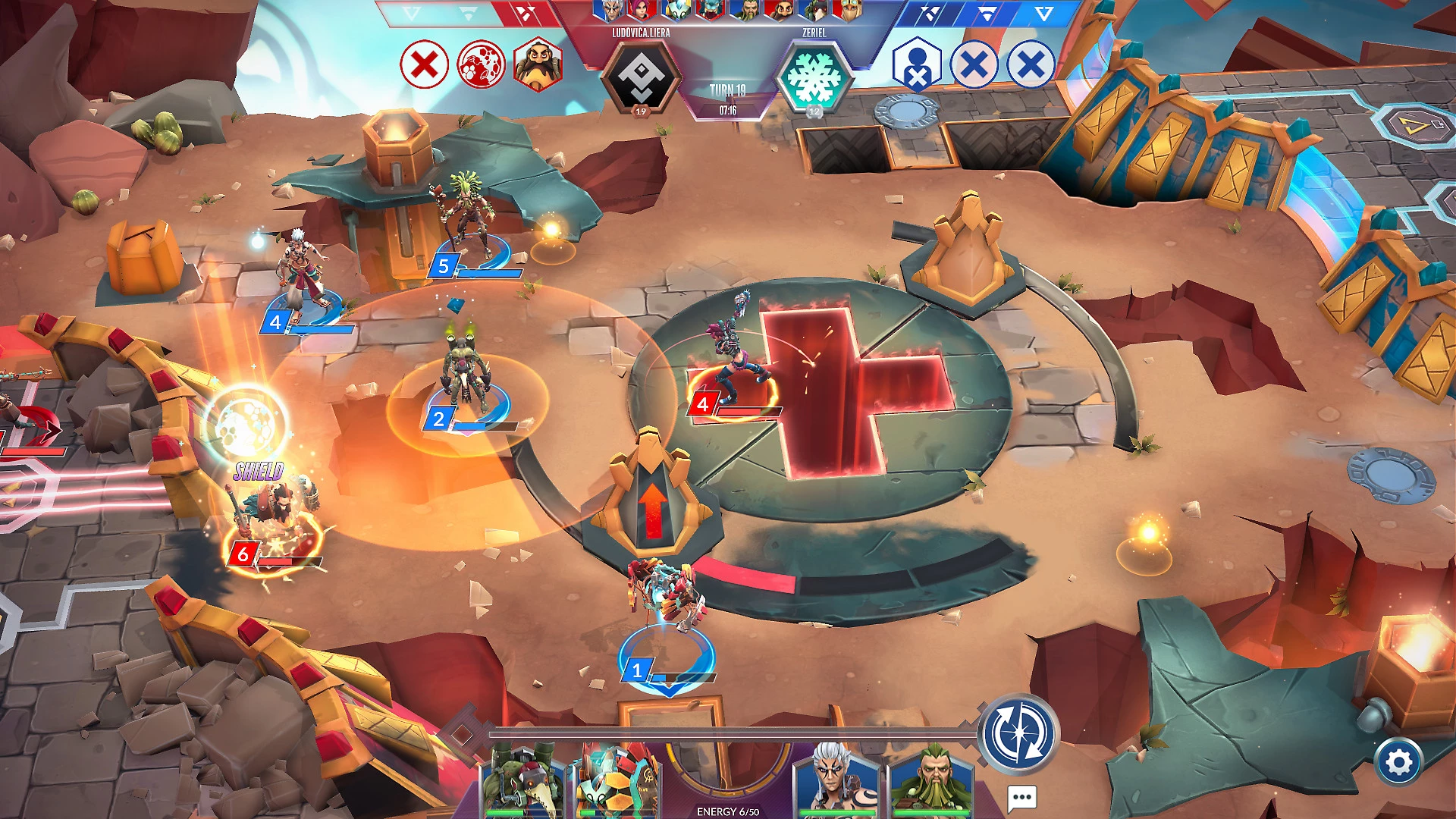
Task: Open the chat speech bubble
Action: [1021, 797]
